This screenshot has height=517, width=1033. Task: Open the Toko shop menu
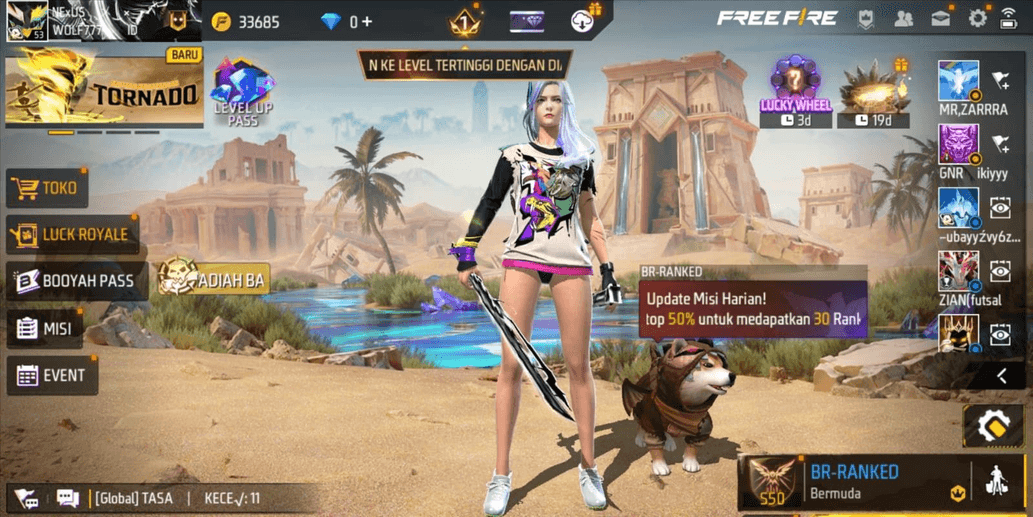coord(47,187)
